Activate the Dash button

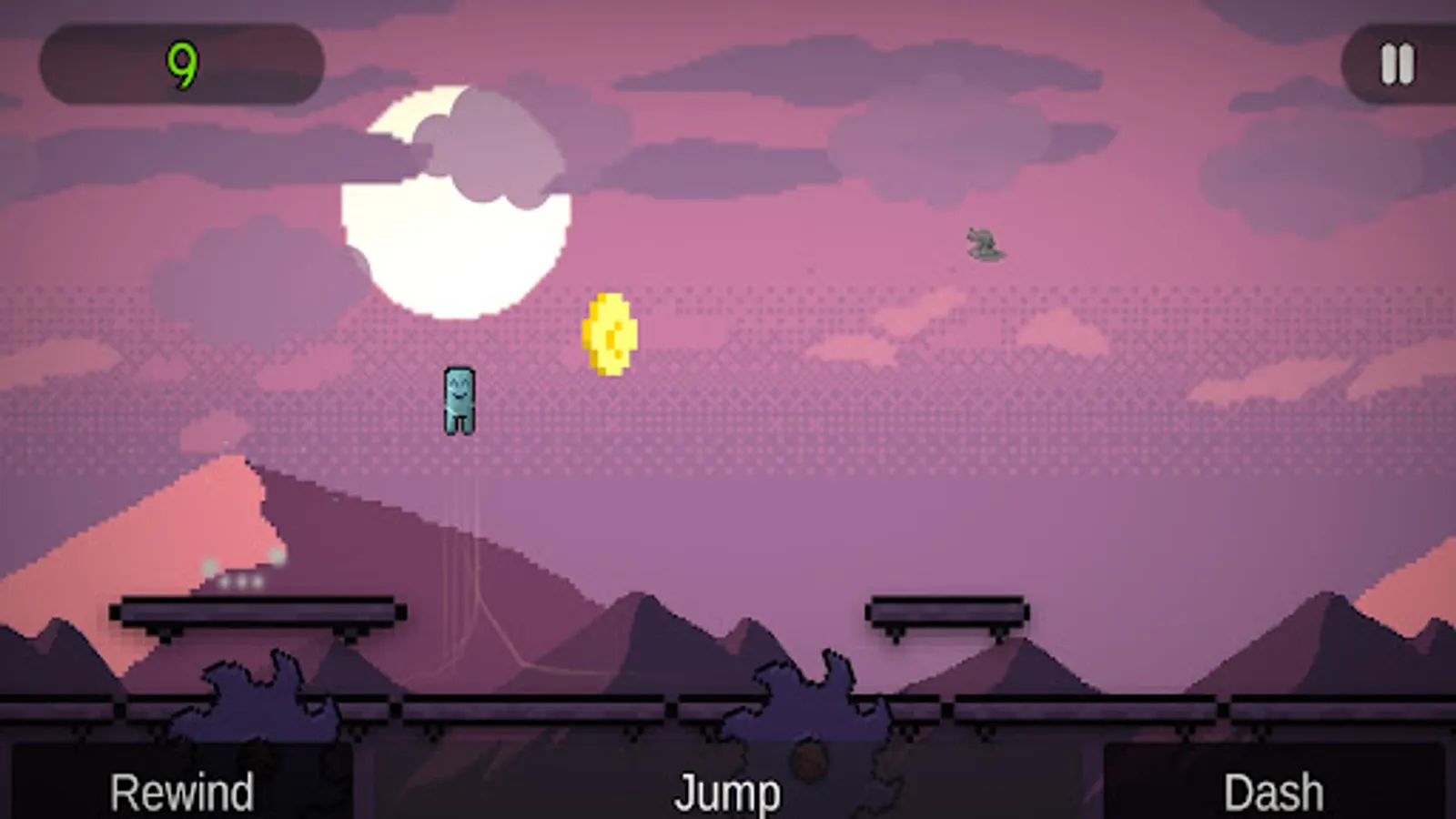pos(1273,788)
